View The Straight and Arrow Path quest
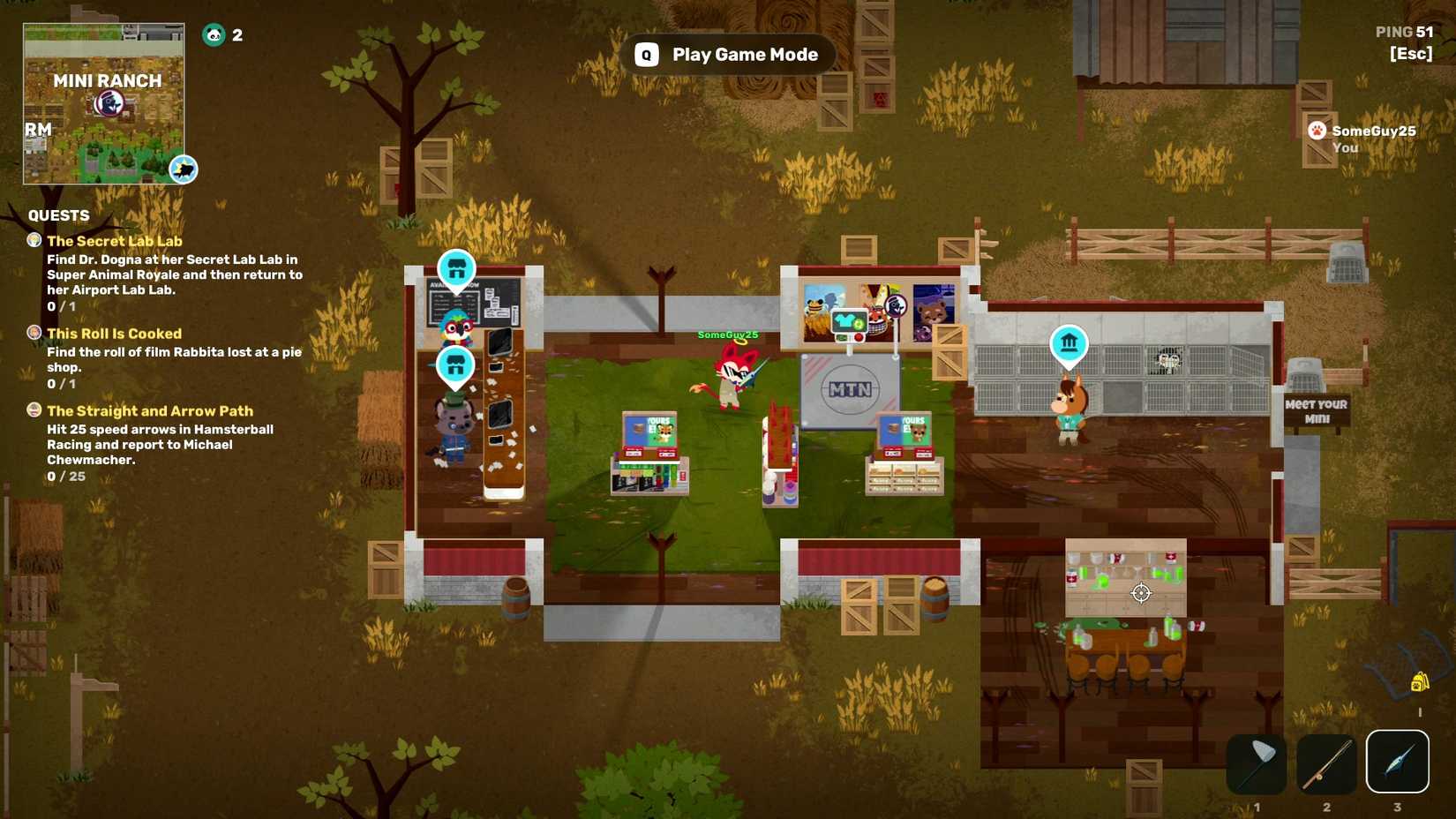This screenshot has height=819, width=1456. tap(150, 411)
